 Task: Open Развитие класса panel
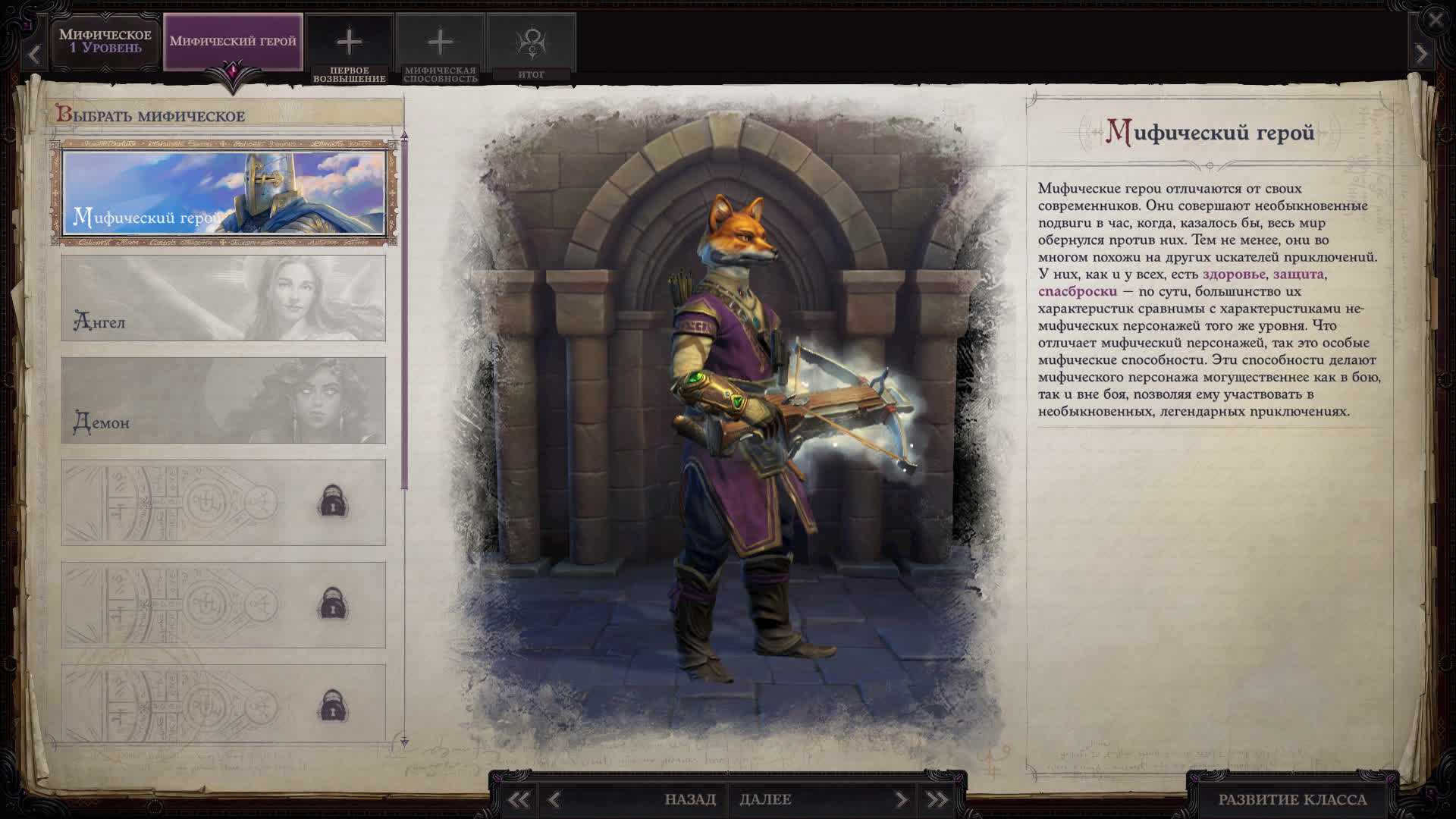pos(1292,799)
